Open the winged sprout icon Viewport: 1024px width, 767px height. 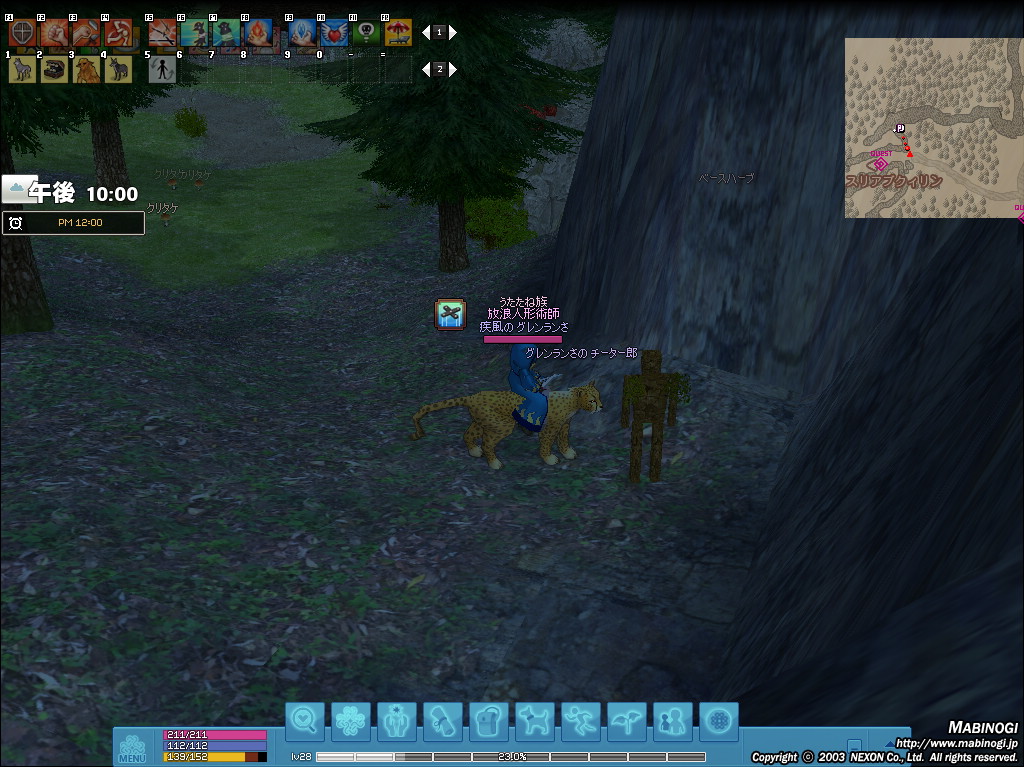click(x=627, y=721)
